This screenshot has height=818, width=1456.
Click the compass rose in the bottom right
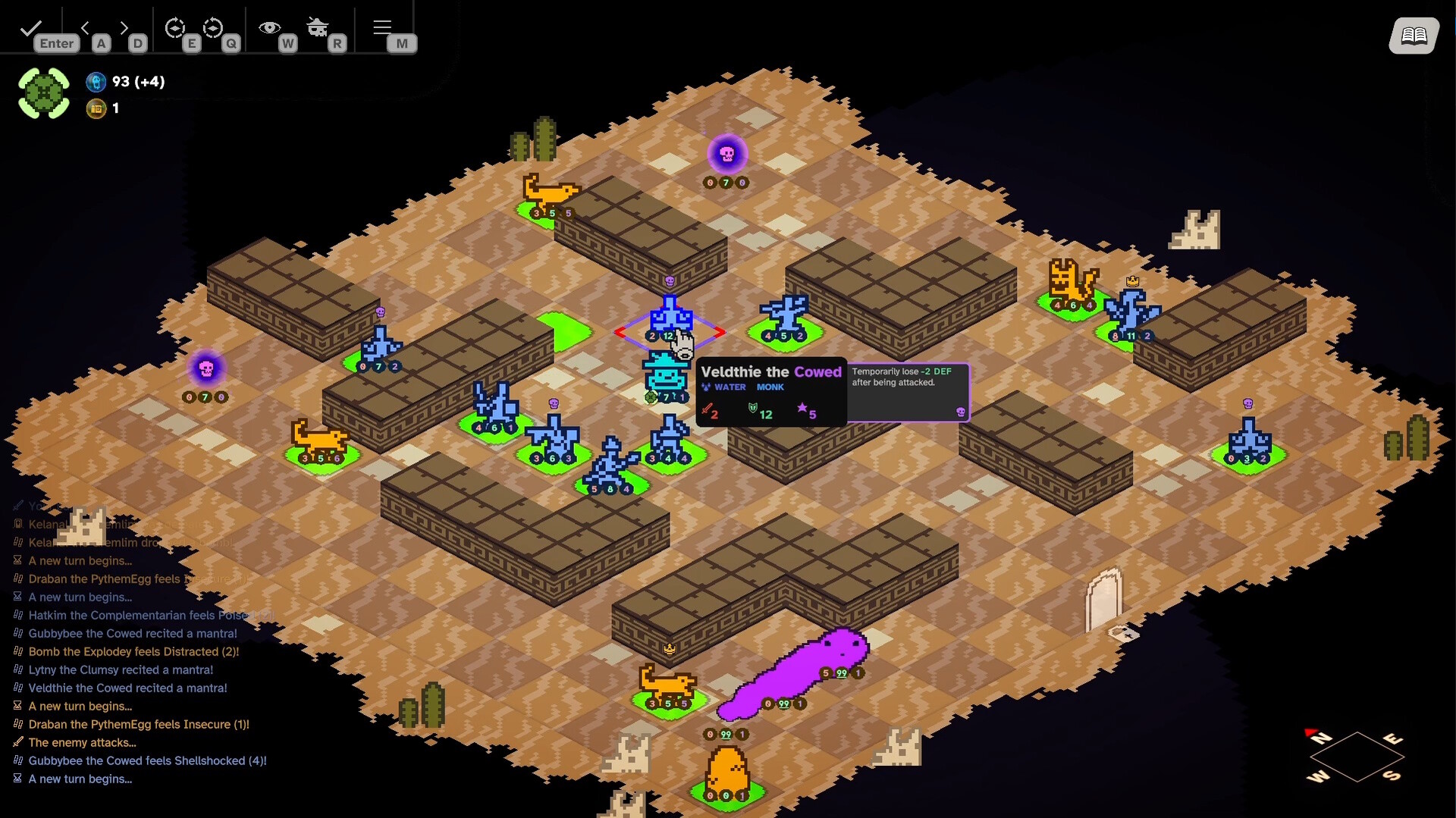(x=1356, y=757)
